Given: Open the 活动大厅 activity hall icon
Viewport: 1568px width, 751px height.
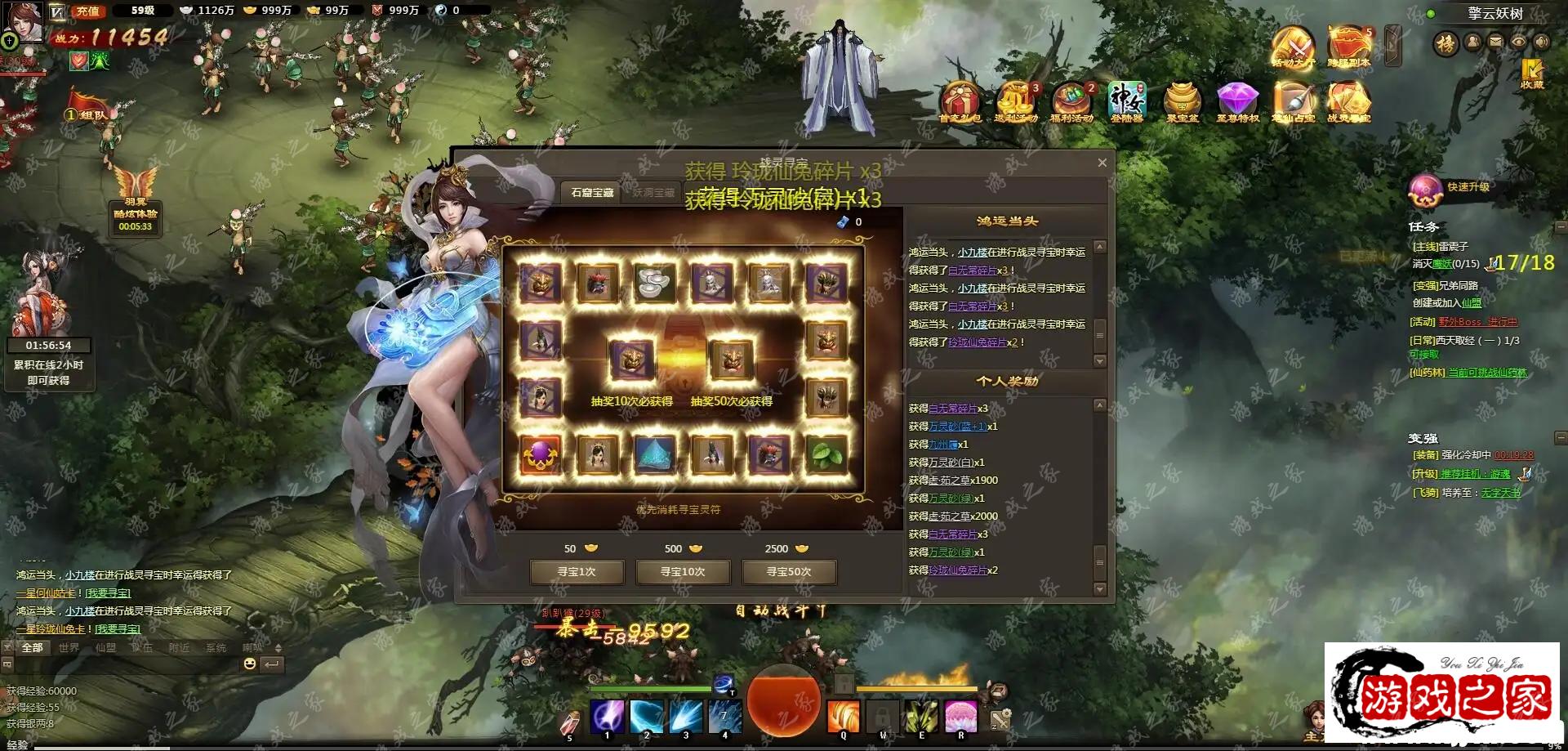Looking at the screenshot, I should 1293,46.
